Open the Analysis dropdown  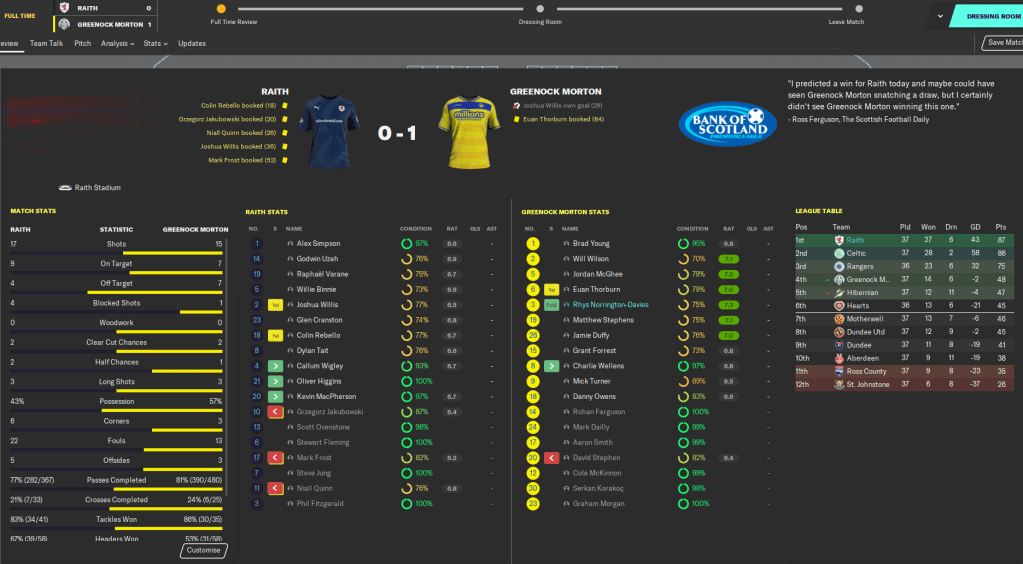click(x=118, y=44)
